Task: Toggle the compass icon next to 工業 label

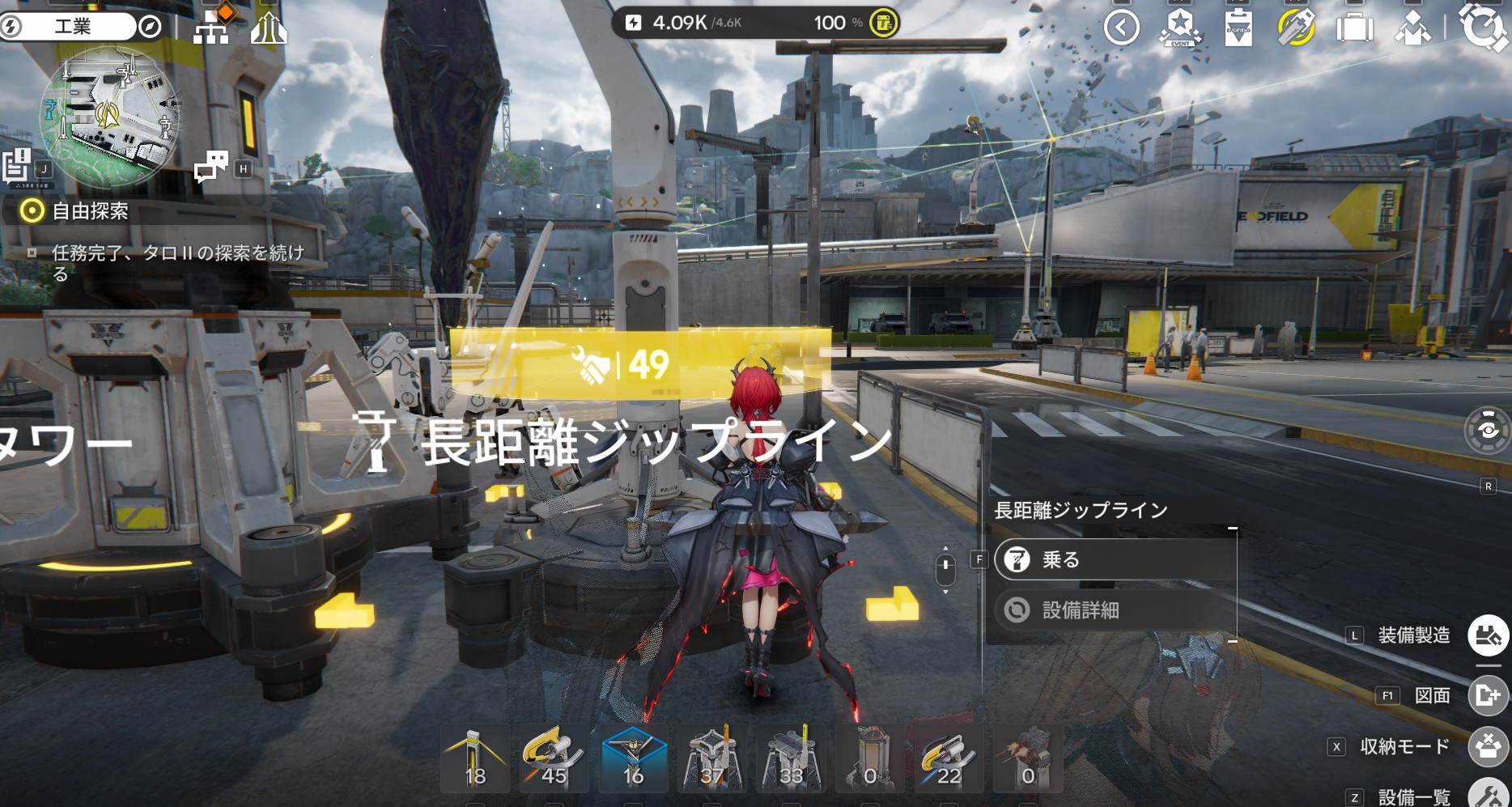Action: [151, 24]
